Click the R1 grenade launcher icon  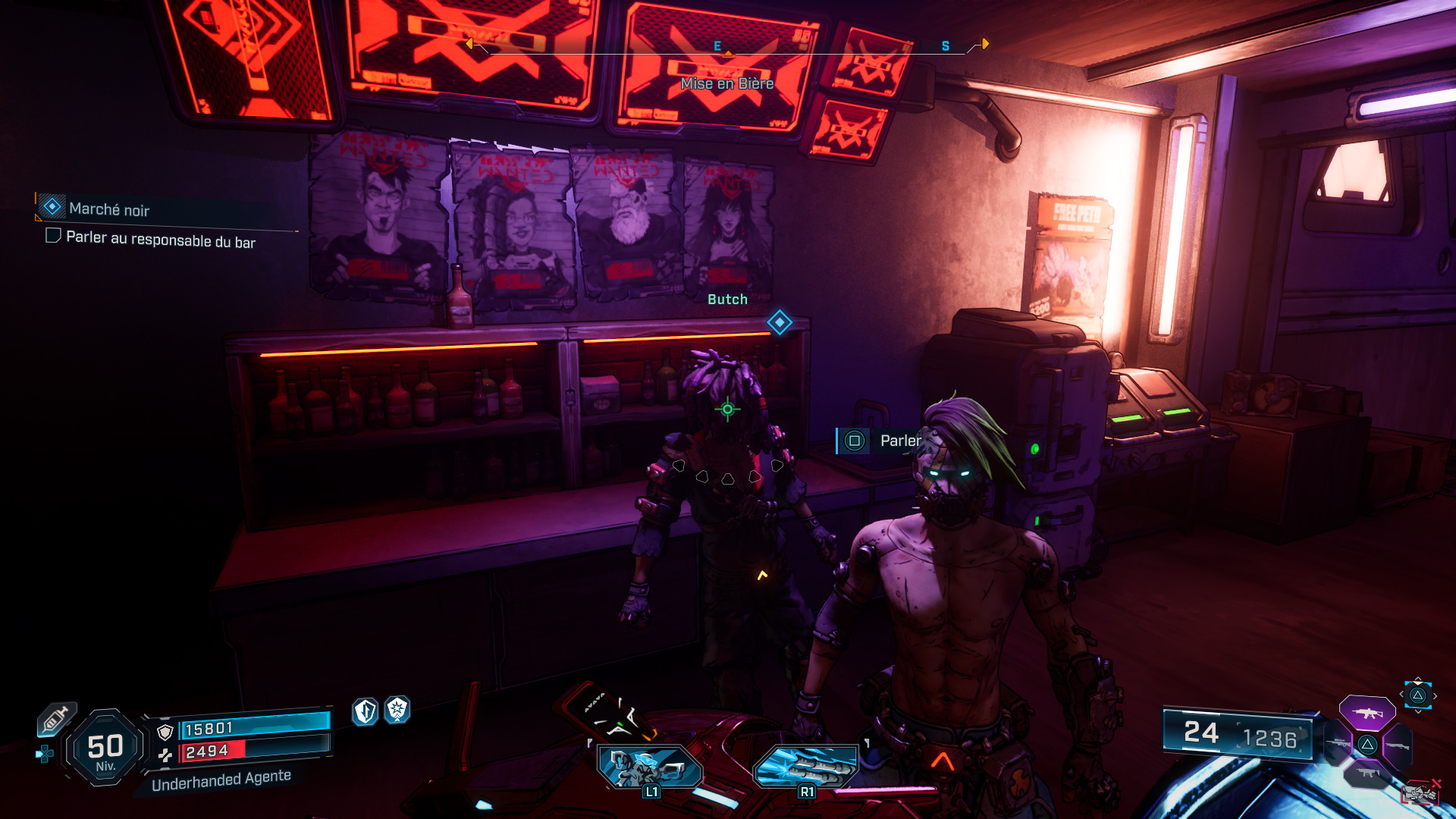808,767
